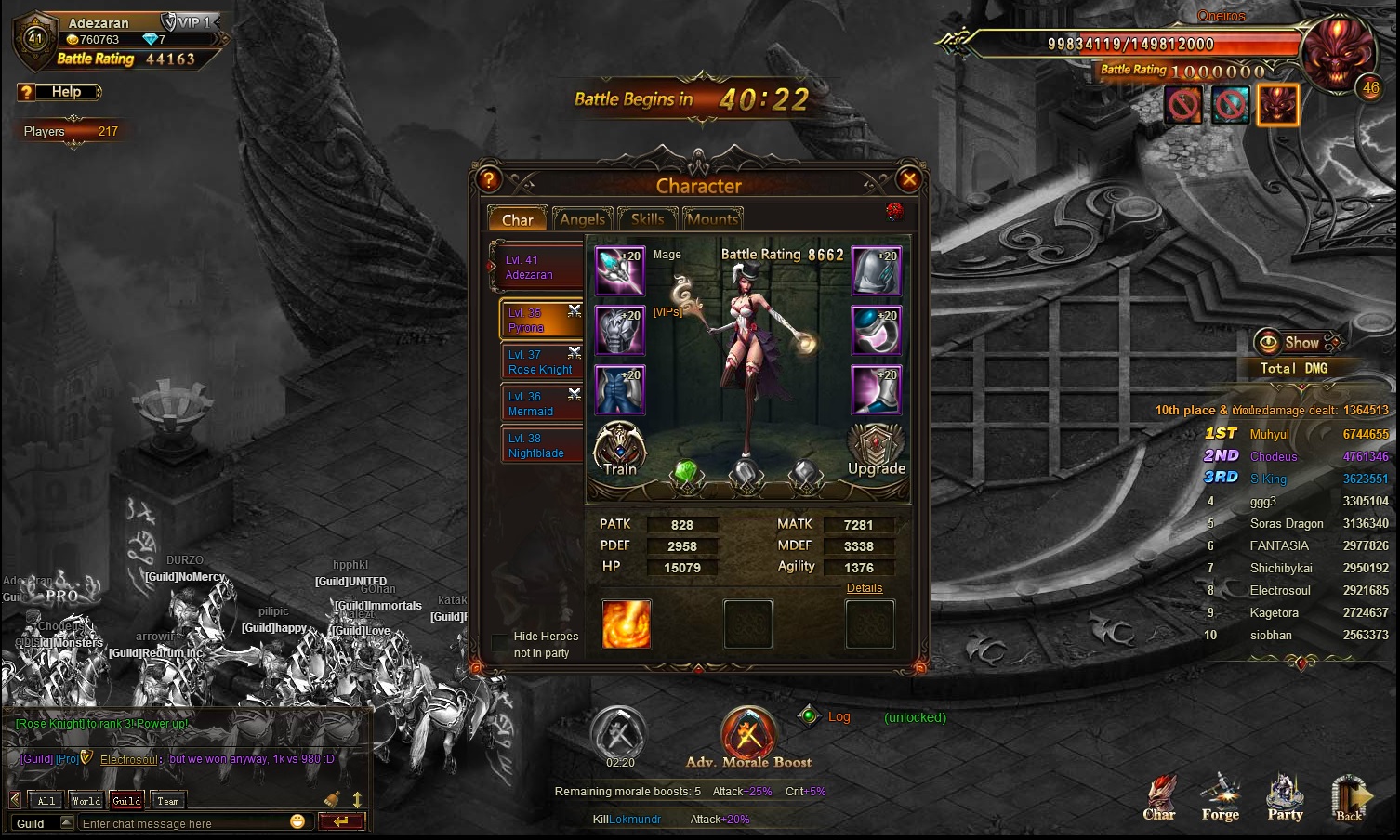Viewport: 1400px width, 840px height.
Task: Click the Train button
Action: (x=620, y=449)
